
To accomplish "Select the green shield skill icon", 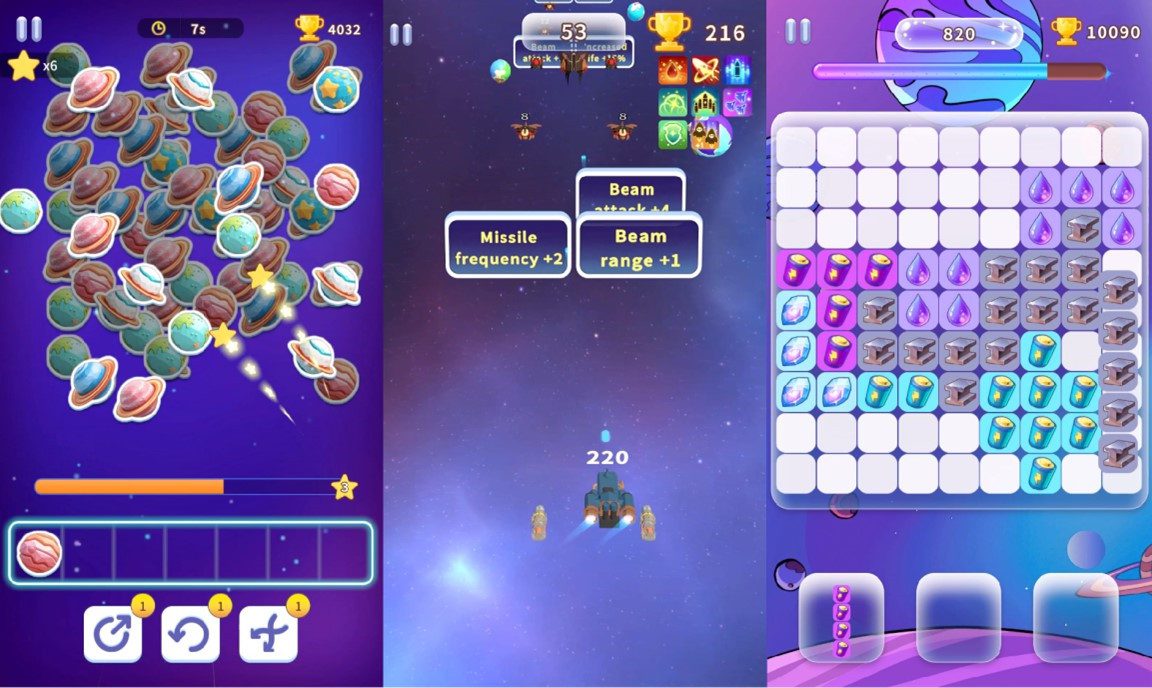I will pos(672,135).
